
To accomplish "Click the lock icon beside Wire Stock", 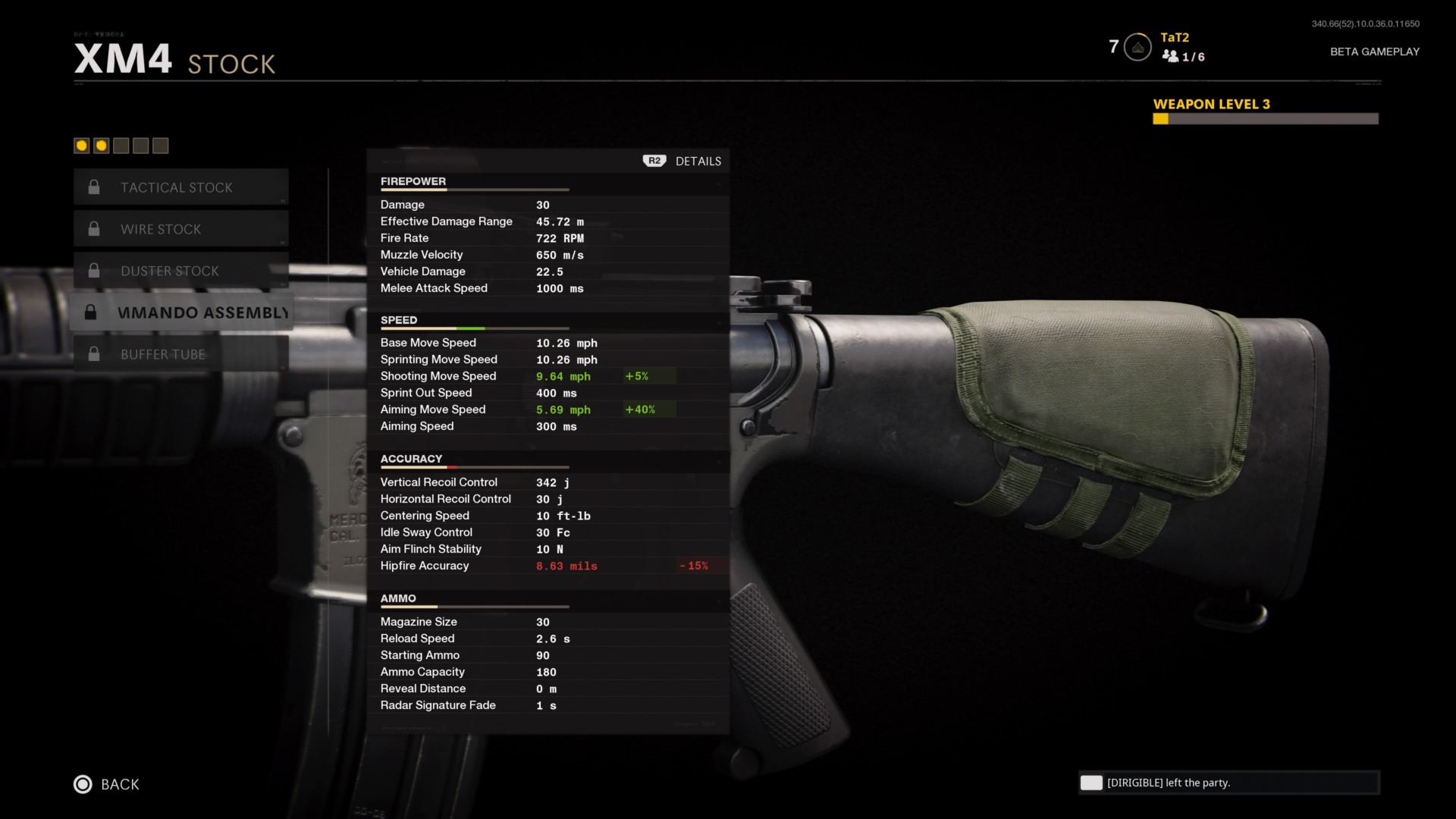I will [94, 228].
